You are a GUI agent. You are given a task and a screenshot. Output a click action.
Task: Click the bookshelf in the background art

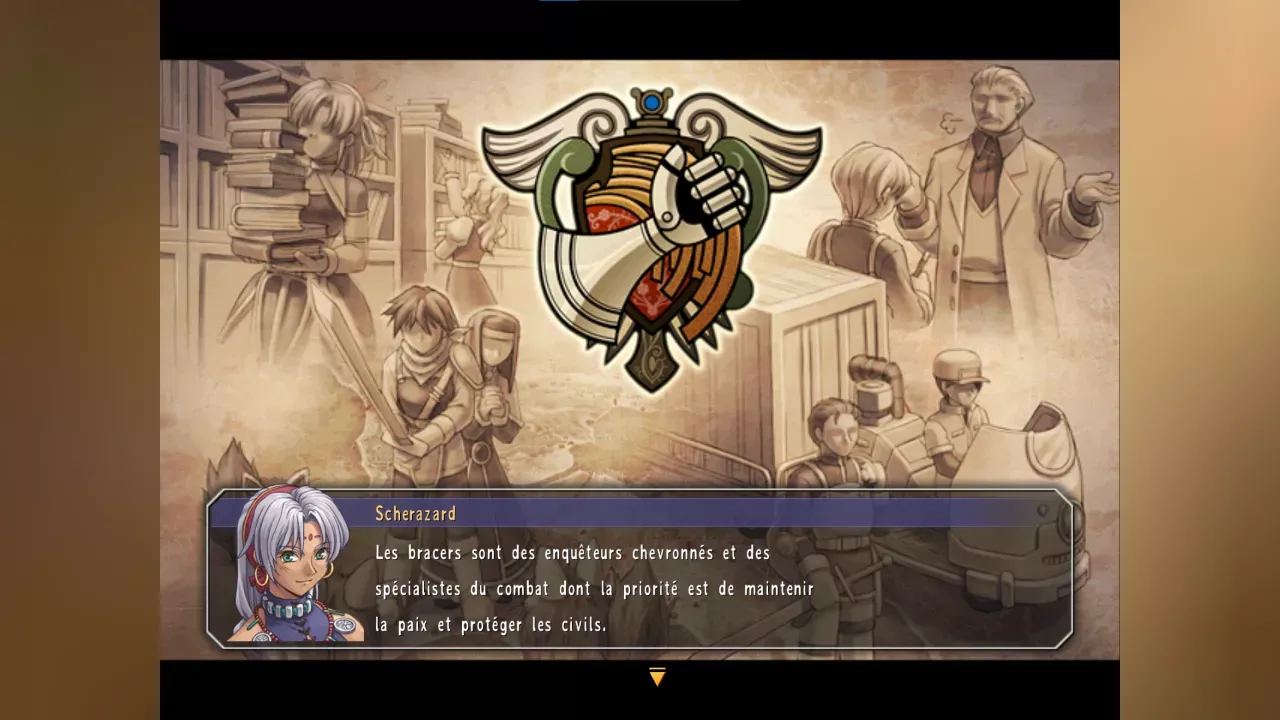[x=430, y=150]
